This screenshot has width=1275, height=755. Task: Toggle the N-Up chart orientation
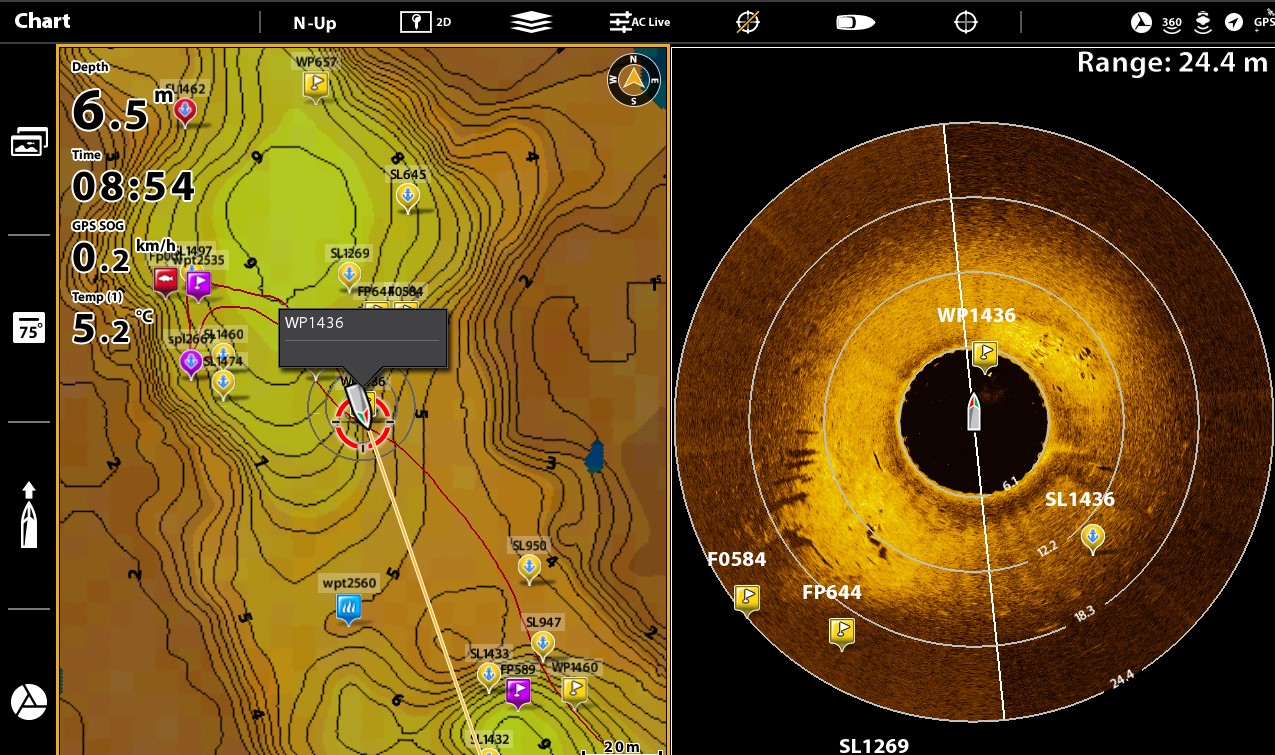click(314, 22)
